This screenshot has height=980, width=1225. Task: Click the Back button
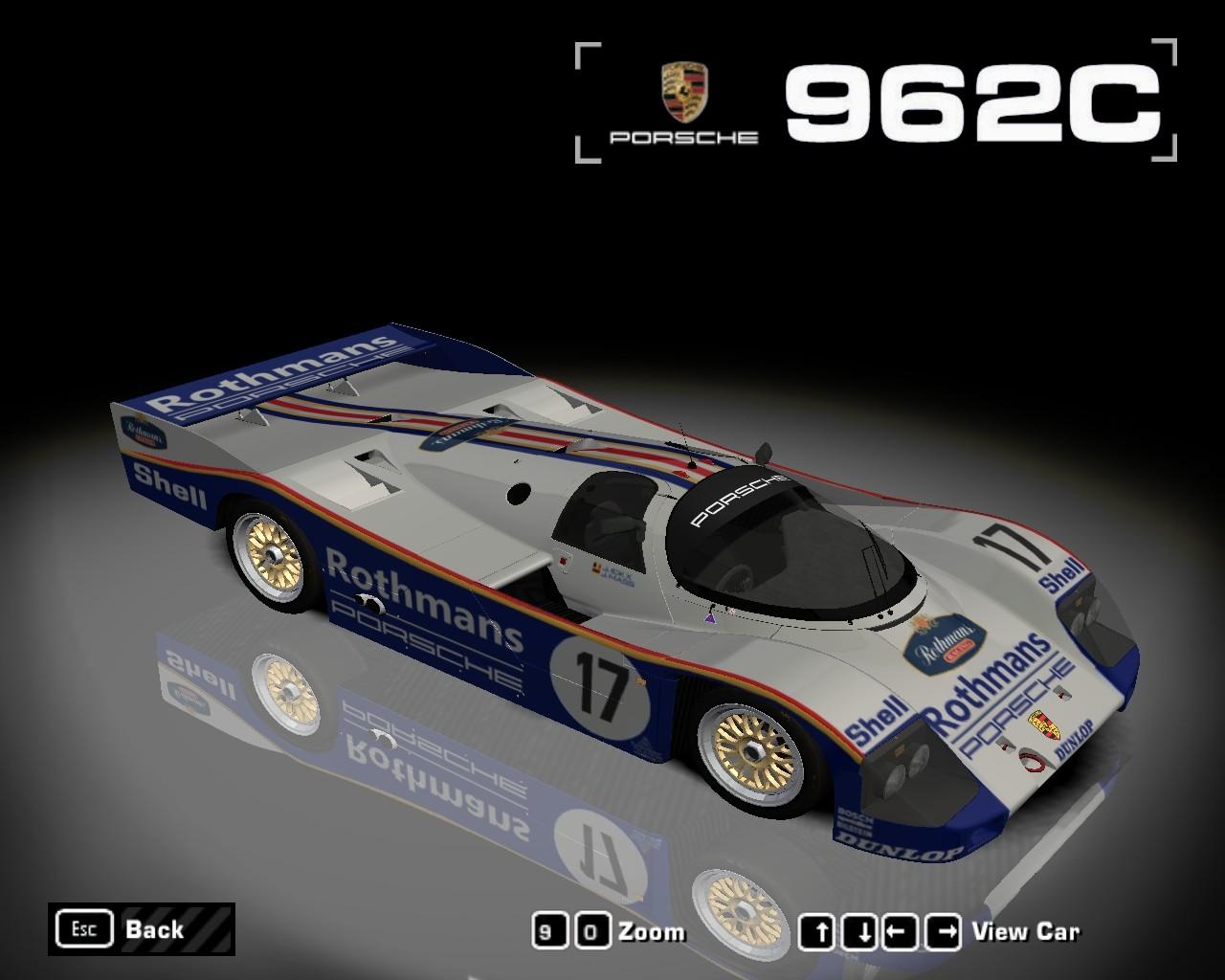pos(141,928)
